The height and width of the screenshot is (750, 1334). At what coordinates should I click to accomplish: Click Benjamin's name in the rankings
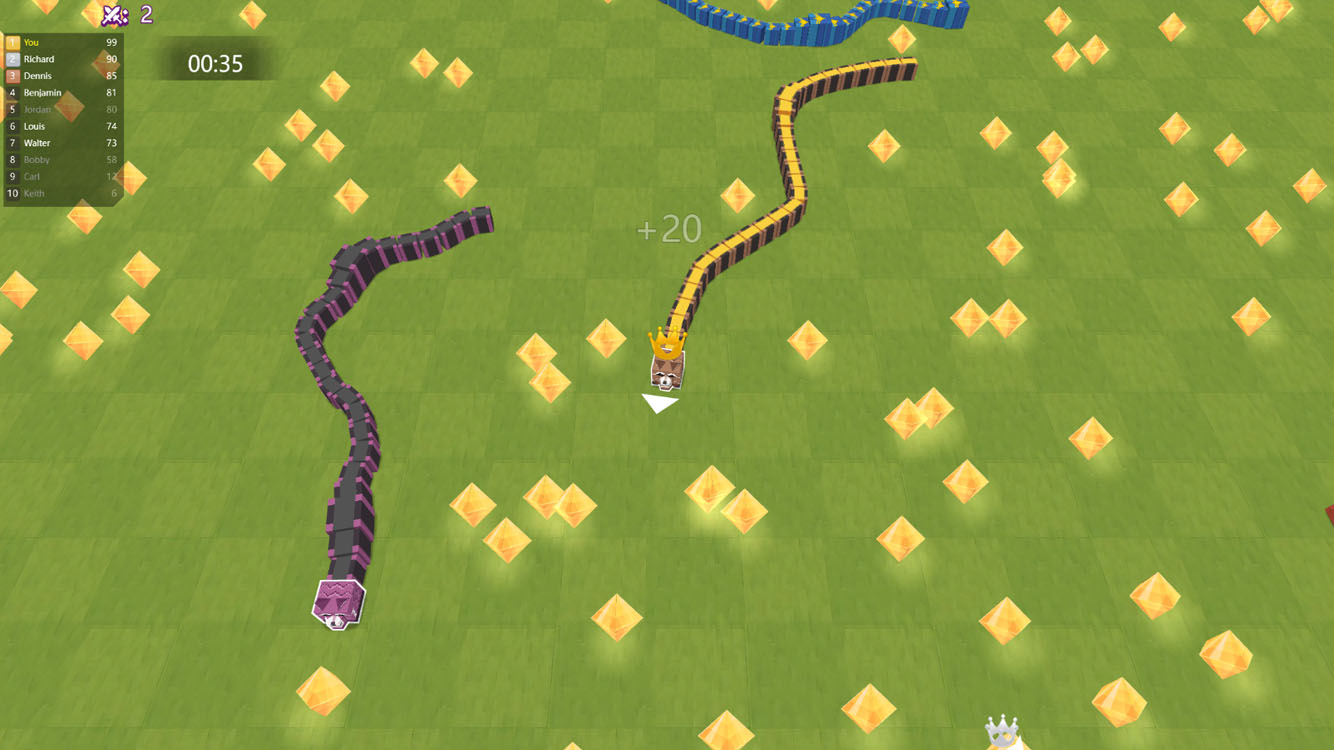[x=42, y=92]
